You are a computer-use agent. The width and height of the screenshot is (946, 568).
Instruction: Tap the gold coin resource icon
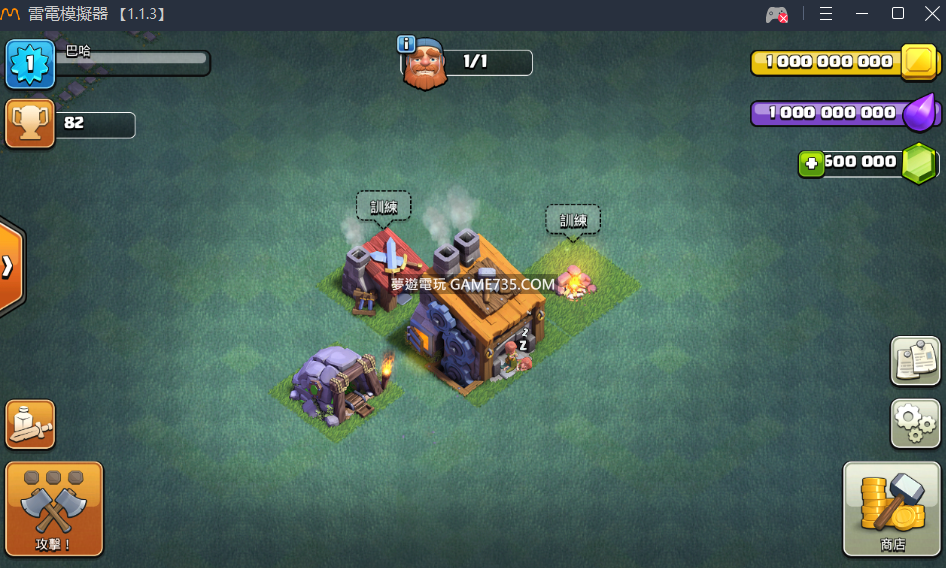[917, 62]
